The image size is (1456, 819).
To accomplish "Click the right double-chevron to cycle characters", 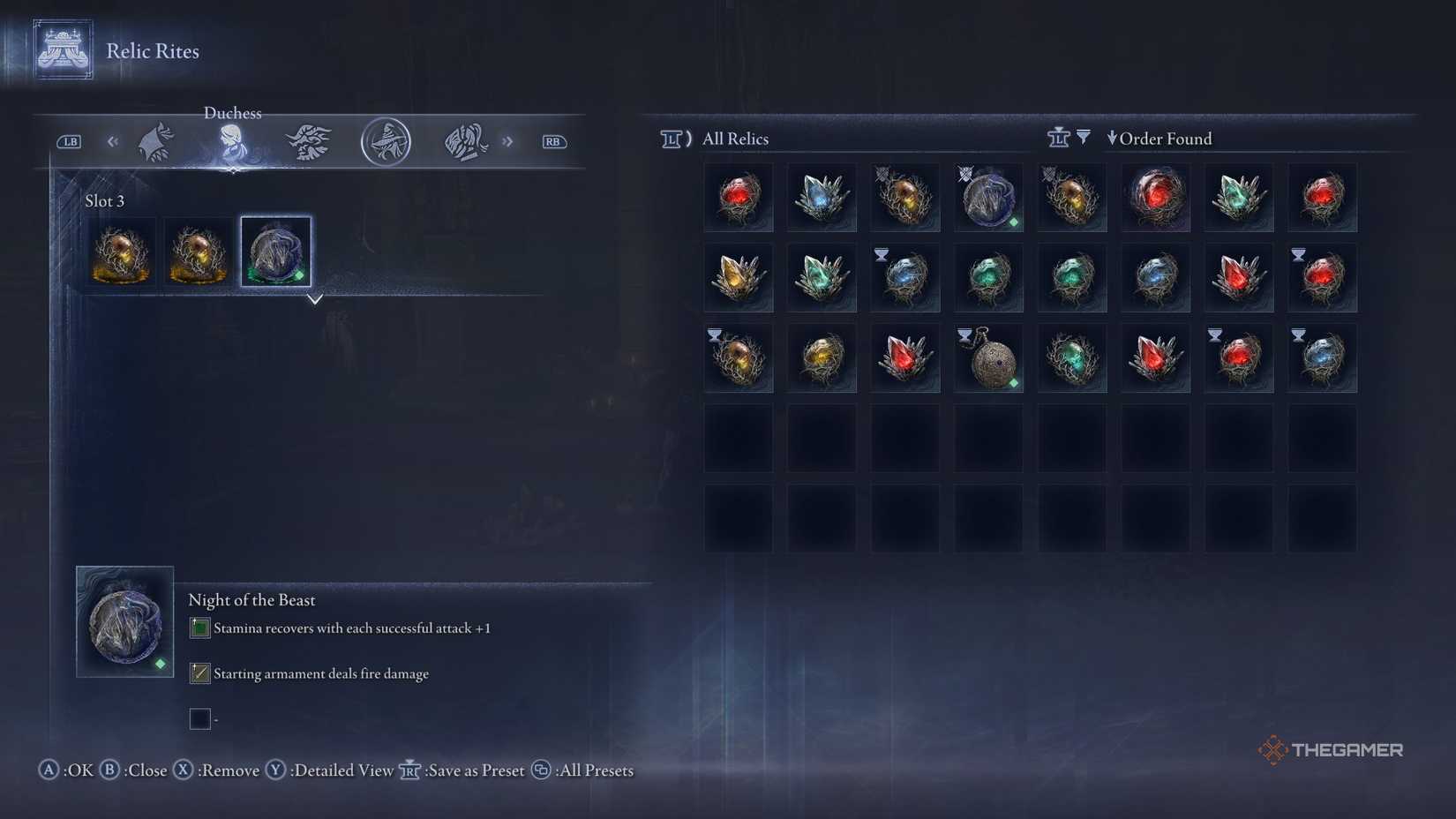I will [x=507, y=141].
